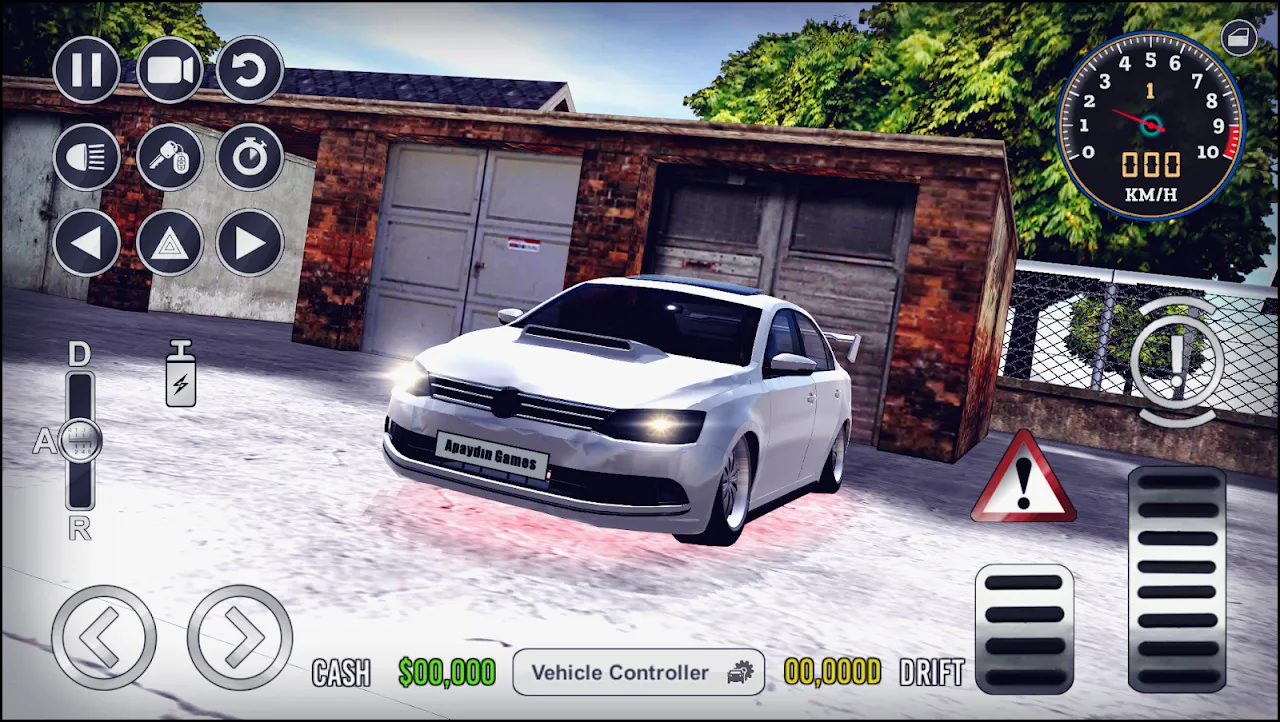This screenshot has height=722, width=1280.
Task: Toggle the headlights button
Action: click(87, 157)
